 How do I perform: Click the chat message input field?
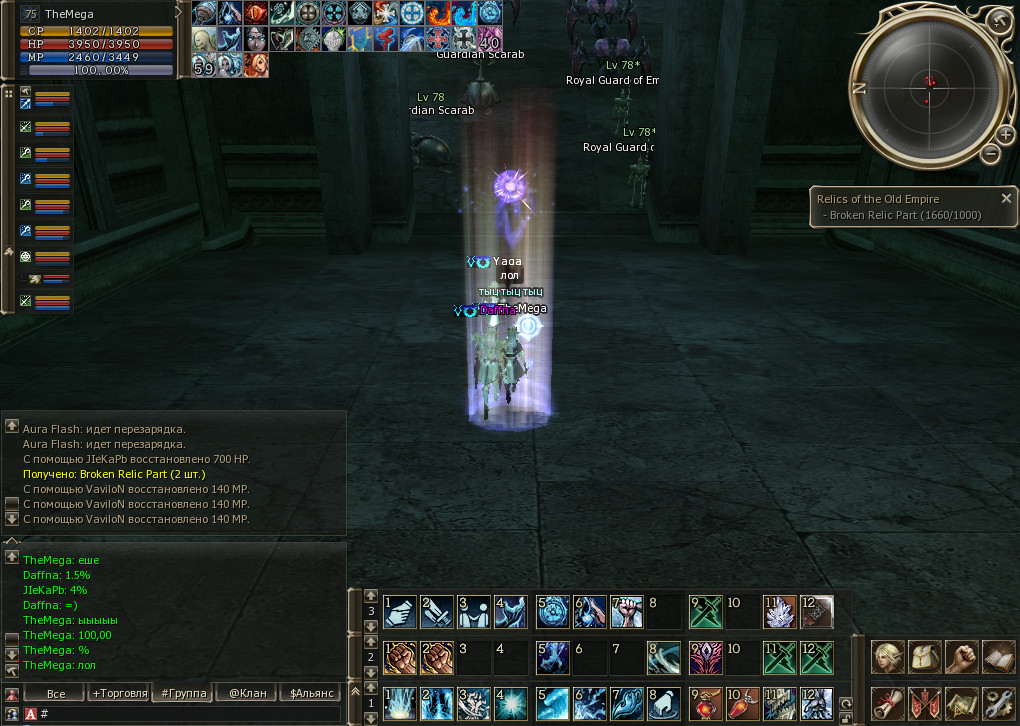pos(190,714)
